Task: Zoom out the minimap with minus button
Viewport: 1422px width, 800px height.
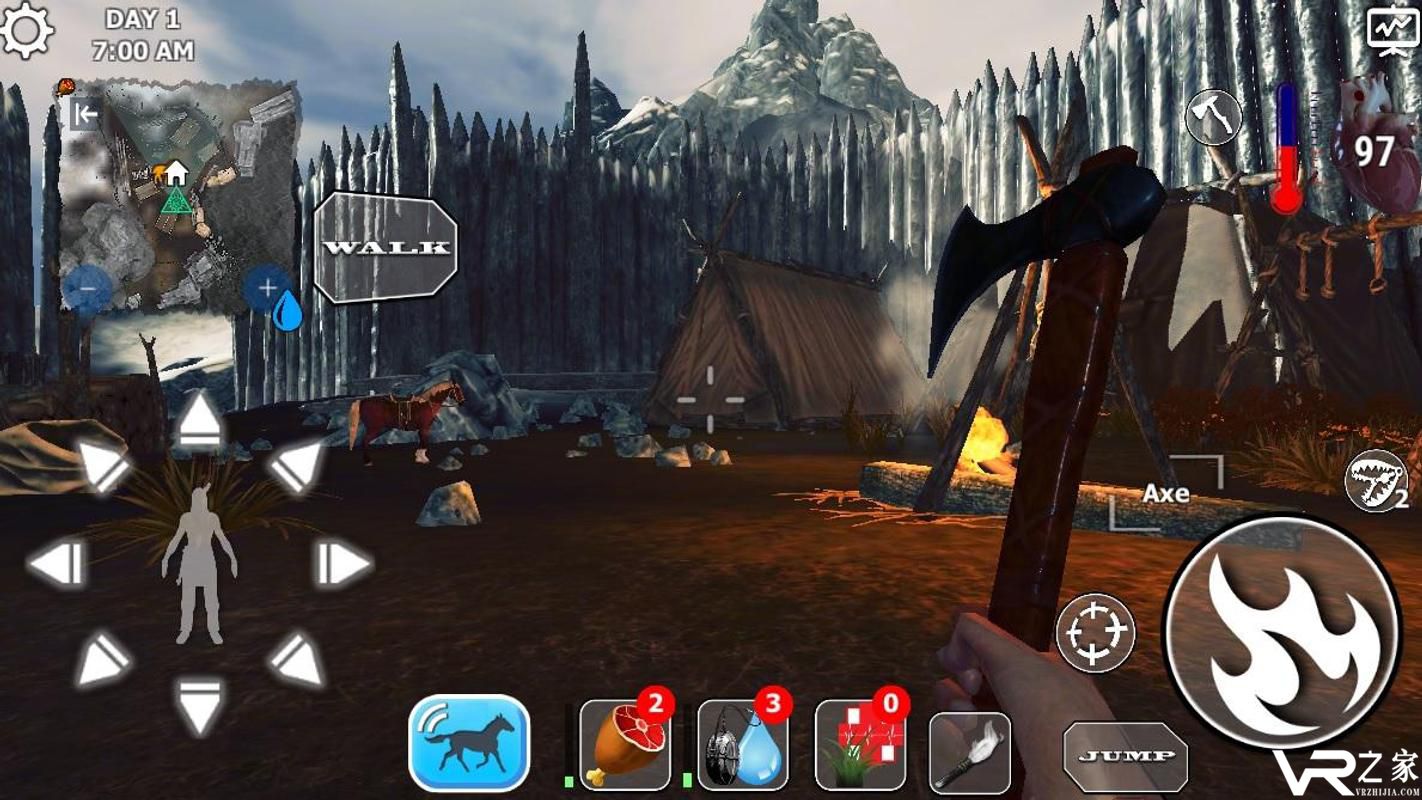Action: tap(86, 289)
